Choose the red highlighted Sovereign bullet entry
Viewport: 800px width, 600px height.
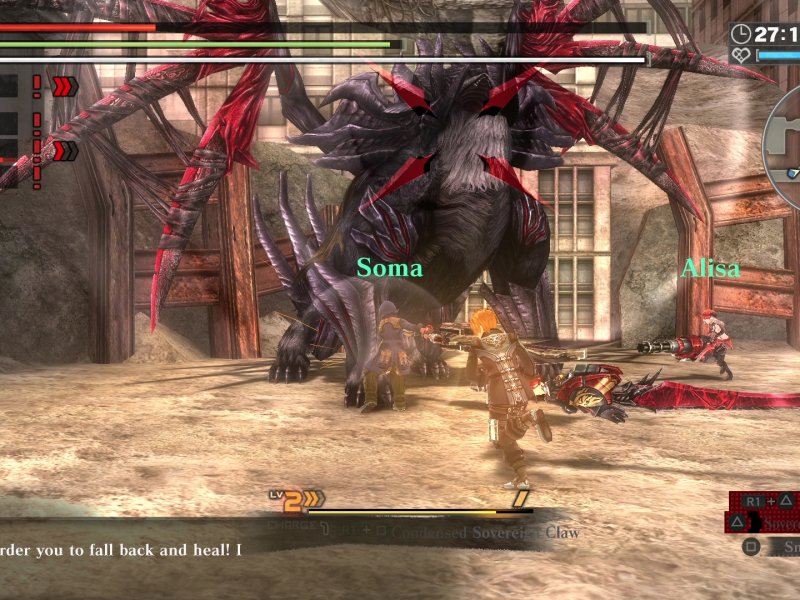776,523
